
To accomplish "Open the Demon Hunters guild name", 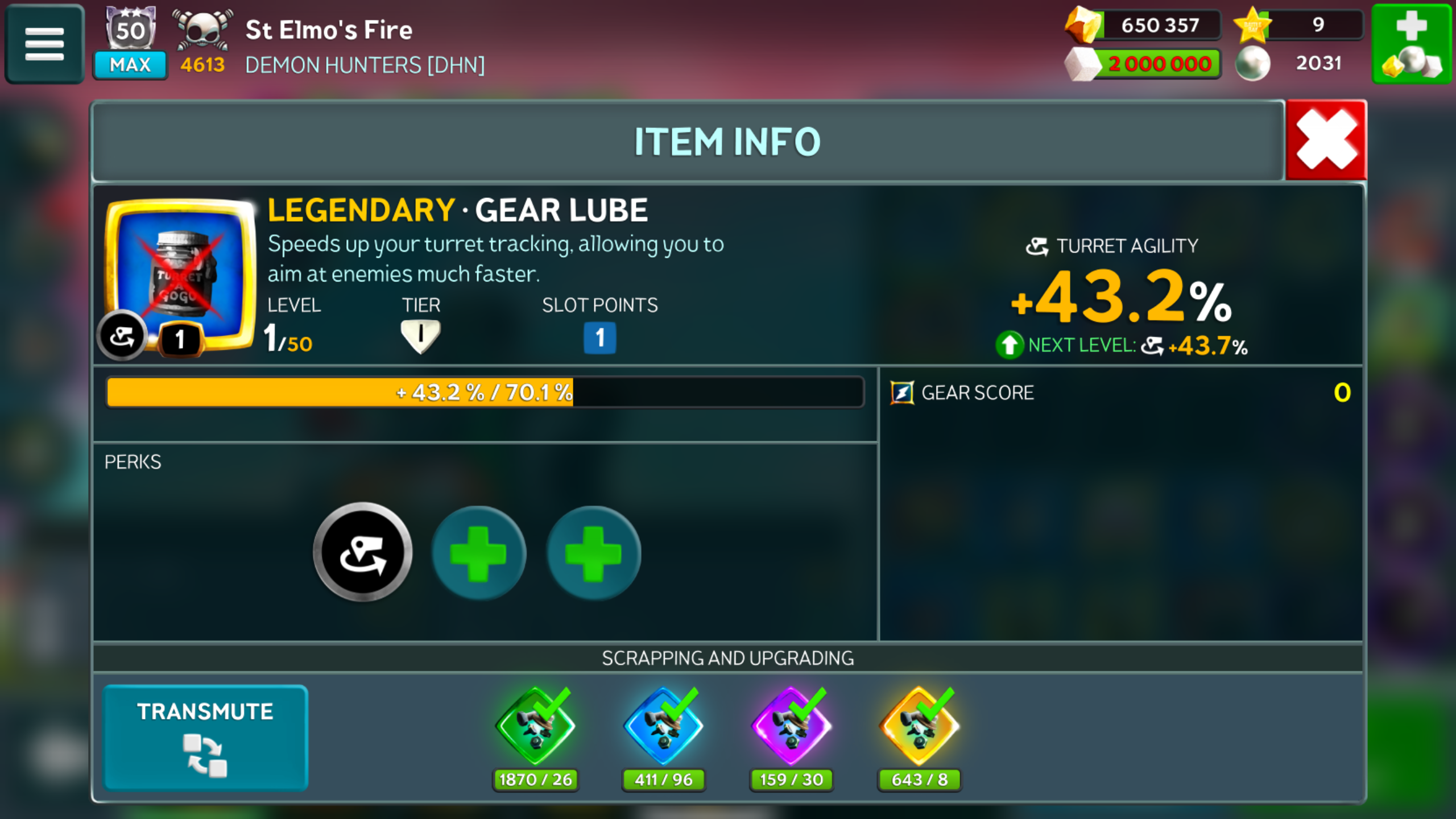I will 365,65.
